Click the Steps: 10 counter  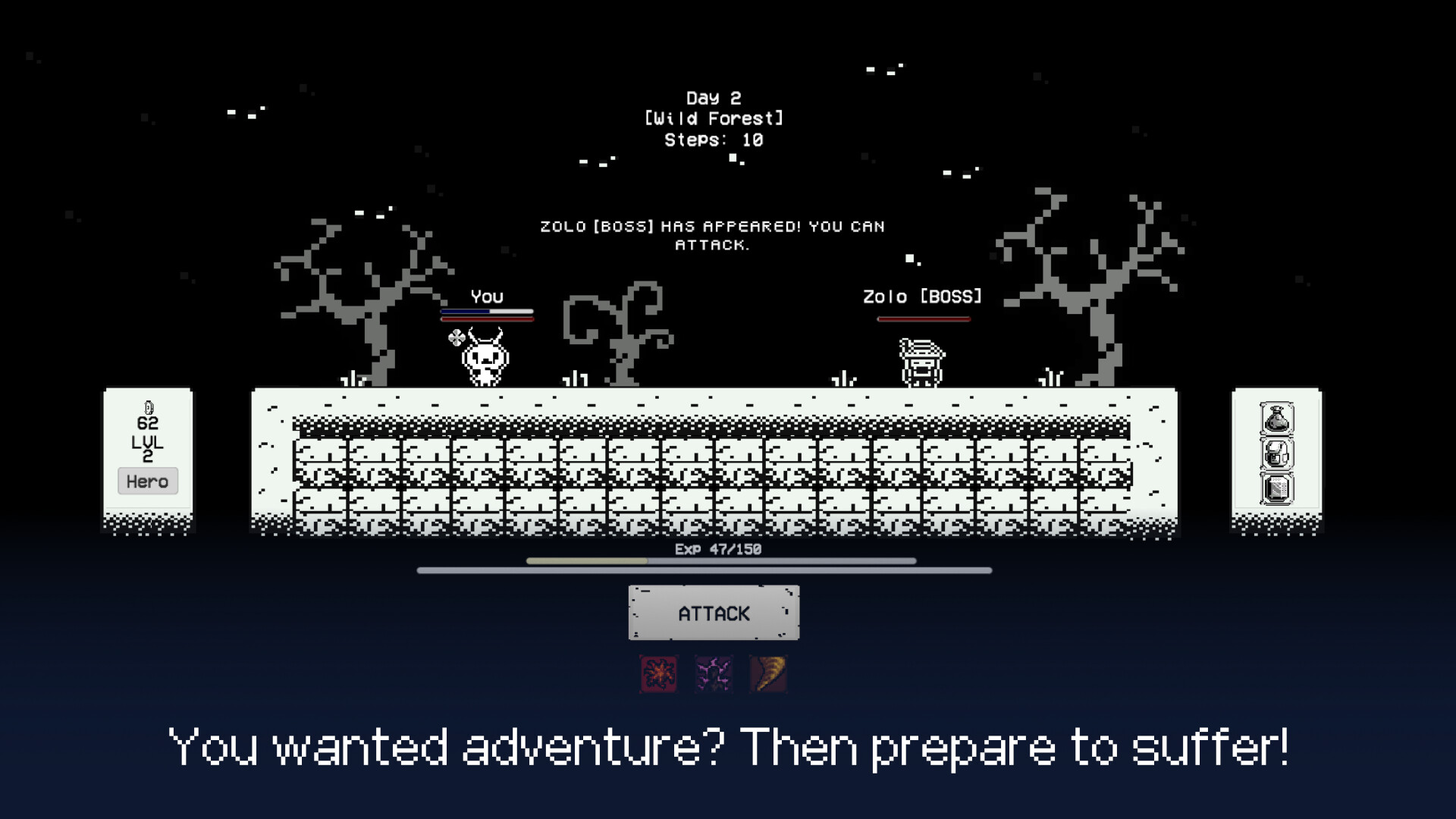[714, 140]
